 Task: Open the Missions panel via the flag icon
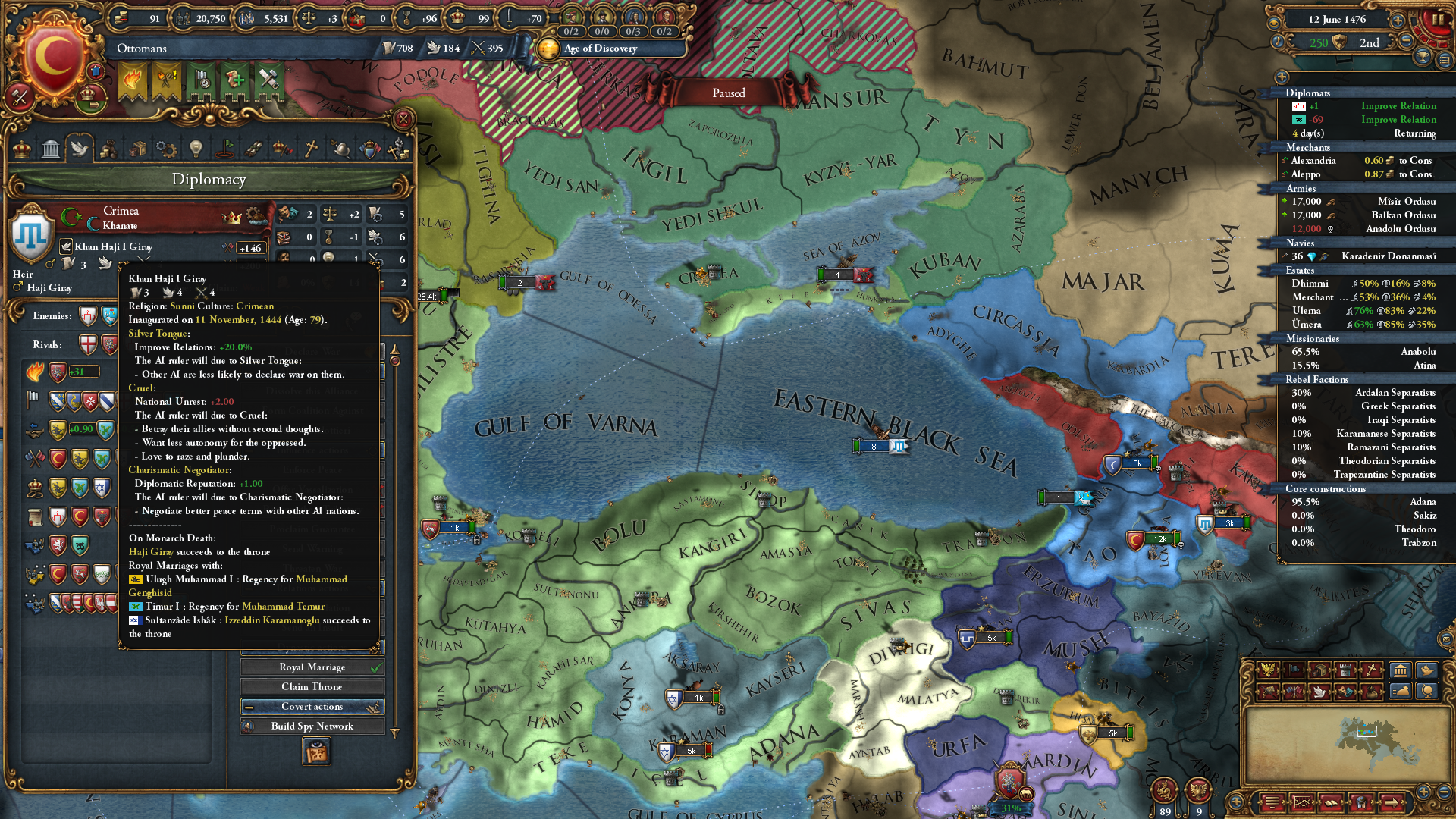coord(225,149)
